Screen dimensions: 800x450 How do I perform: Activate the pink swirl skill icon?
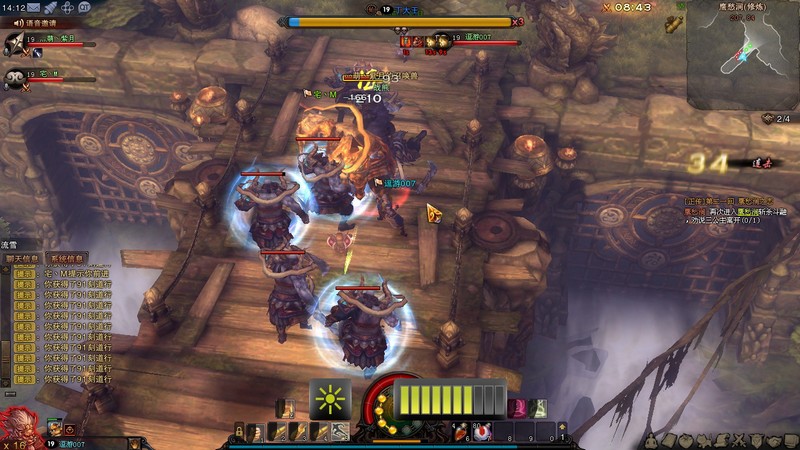tap(518, 408)
